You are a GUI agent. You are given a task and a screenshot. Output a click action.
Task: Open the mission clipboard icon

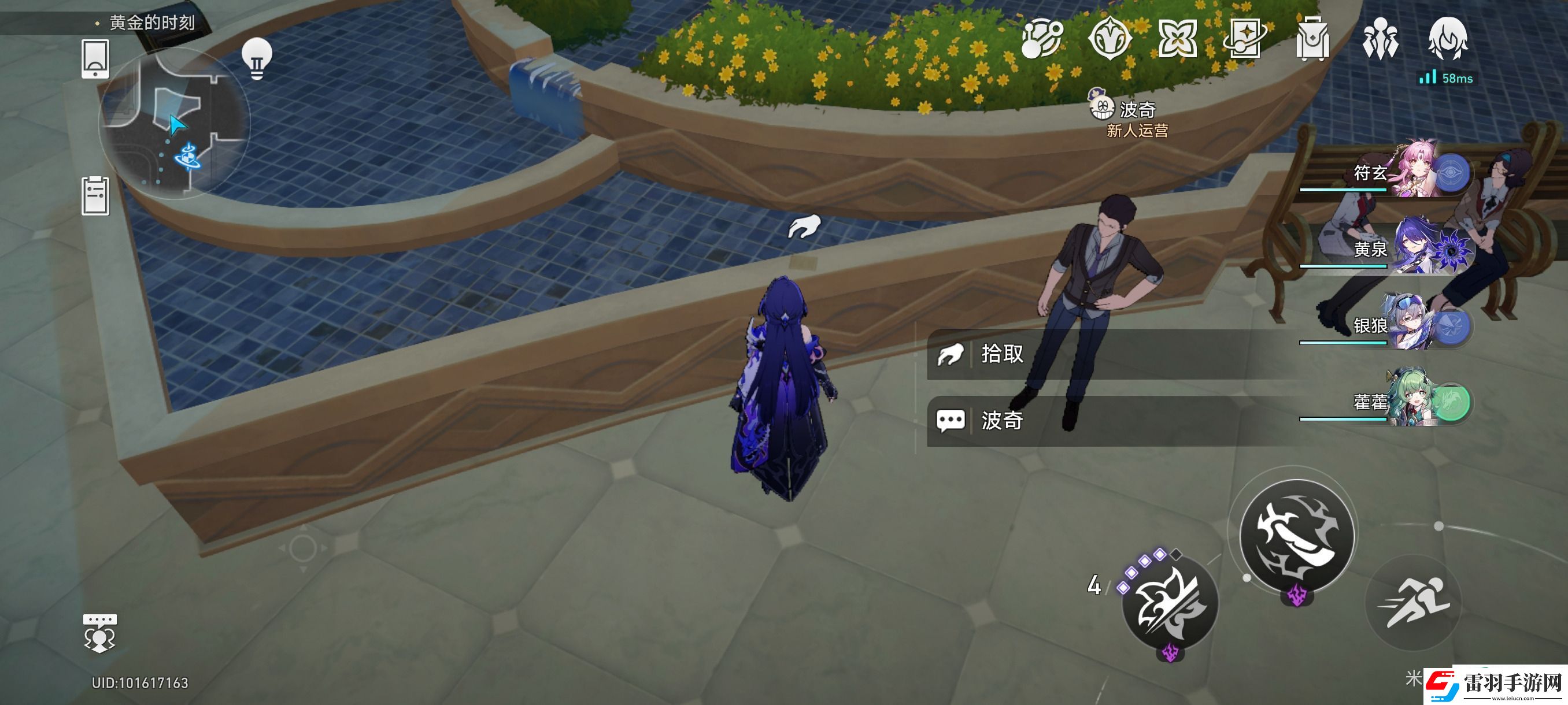pos(95,196)
